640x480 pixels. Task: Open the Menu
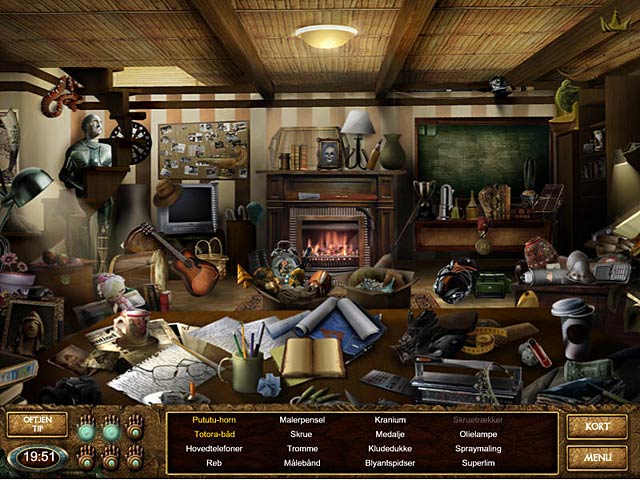pos(597,458)
